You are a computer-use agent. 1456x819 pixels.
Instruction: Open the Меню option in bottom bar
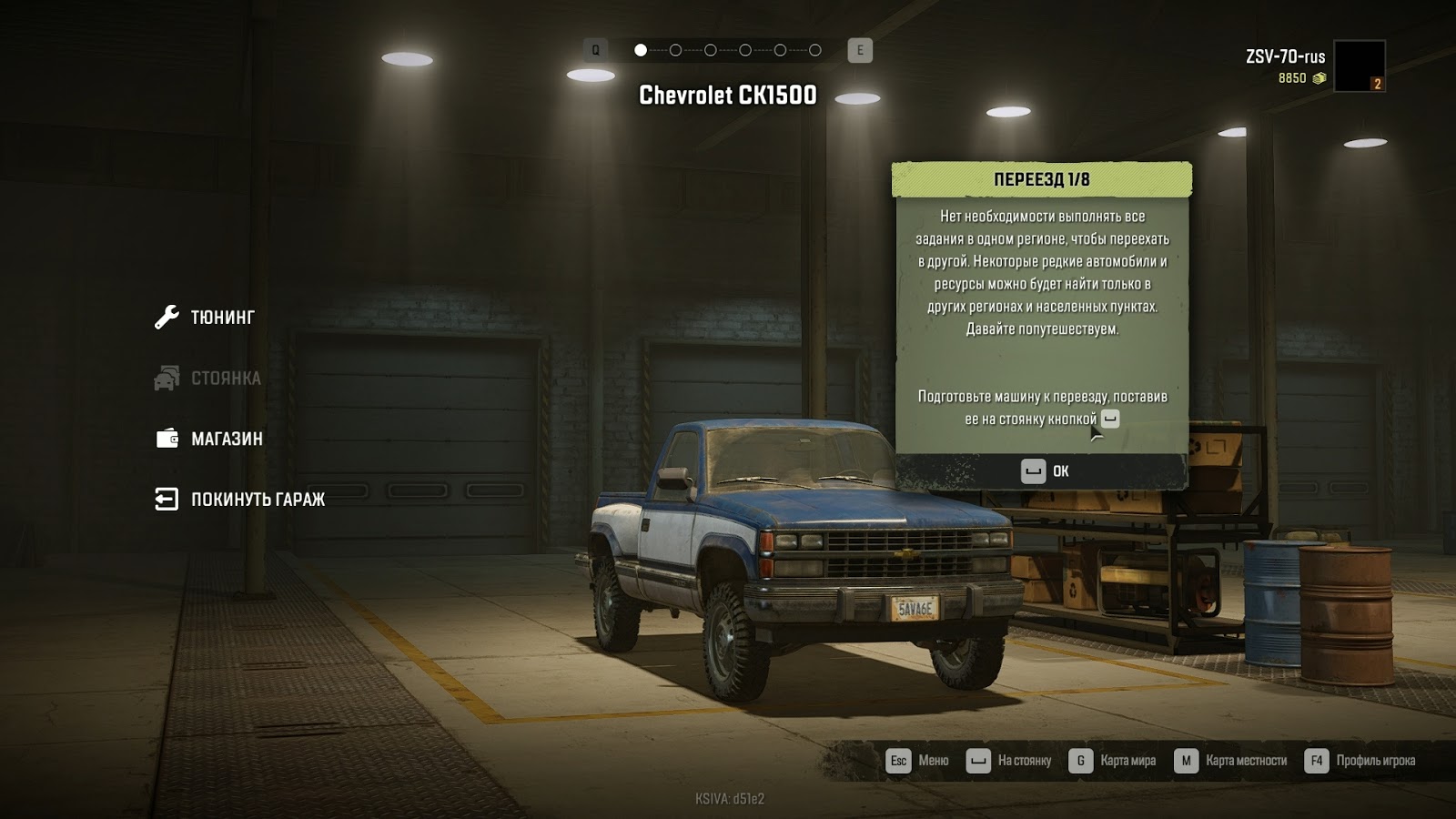[917, 761]
